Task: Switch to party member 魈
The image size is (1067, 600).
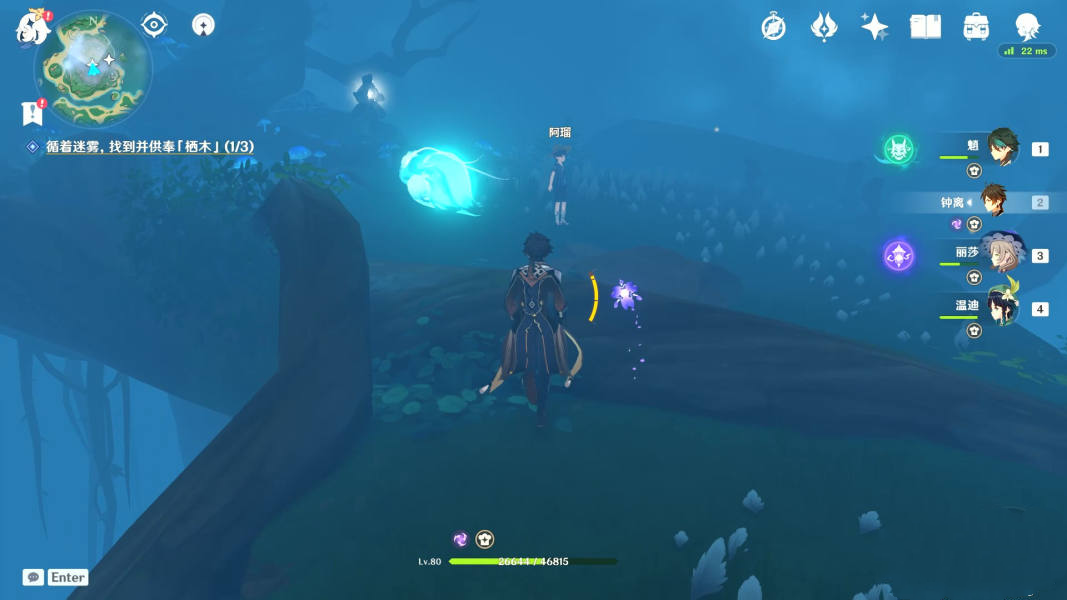Action: pyautogui.click(x=1002, y=148)
